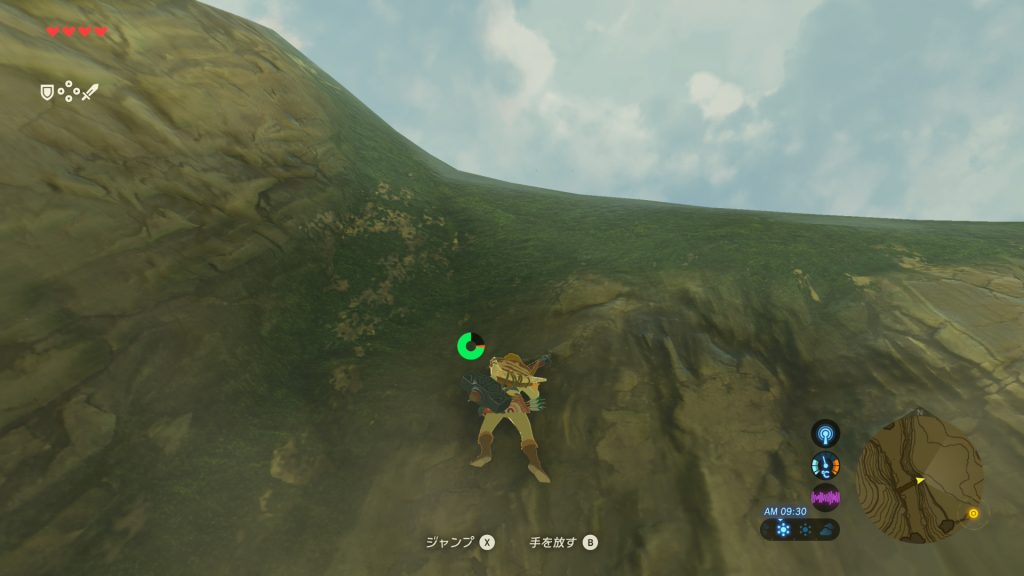This screenshot has height=576, width=1024.
Task: Click the blue Sheikah Sensor icon
Action: pyautogui.click(x=825, y=434)
